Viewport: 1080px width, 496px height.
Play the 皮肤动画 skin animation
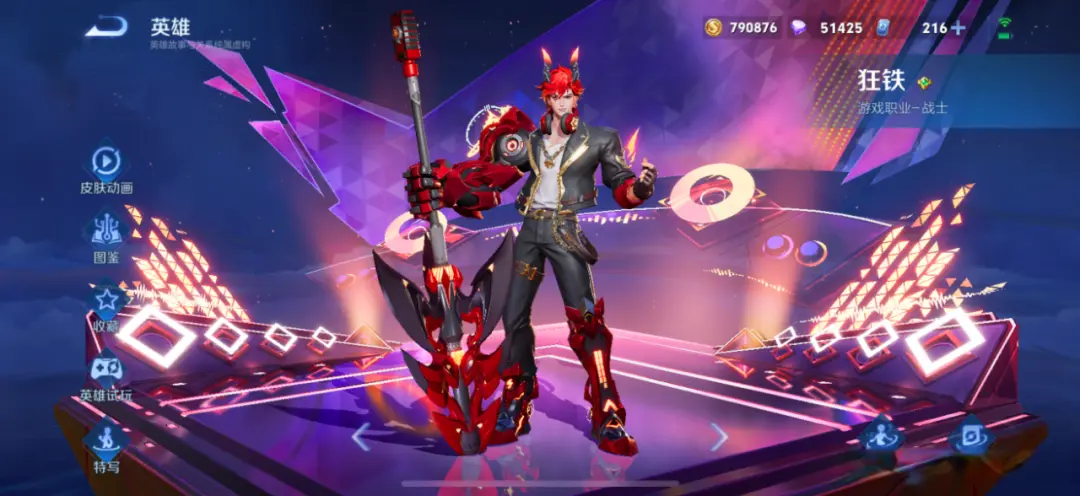(106, 163)
